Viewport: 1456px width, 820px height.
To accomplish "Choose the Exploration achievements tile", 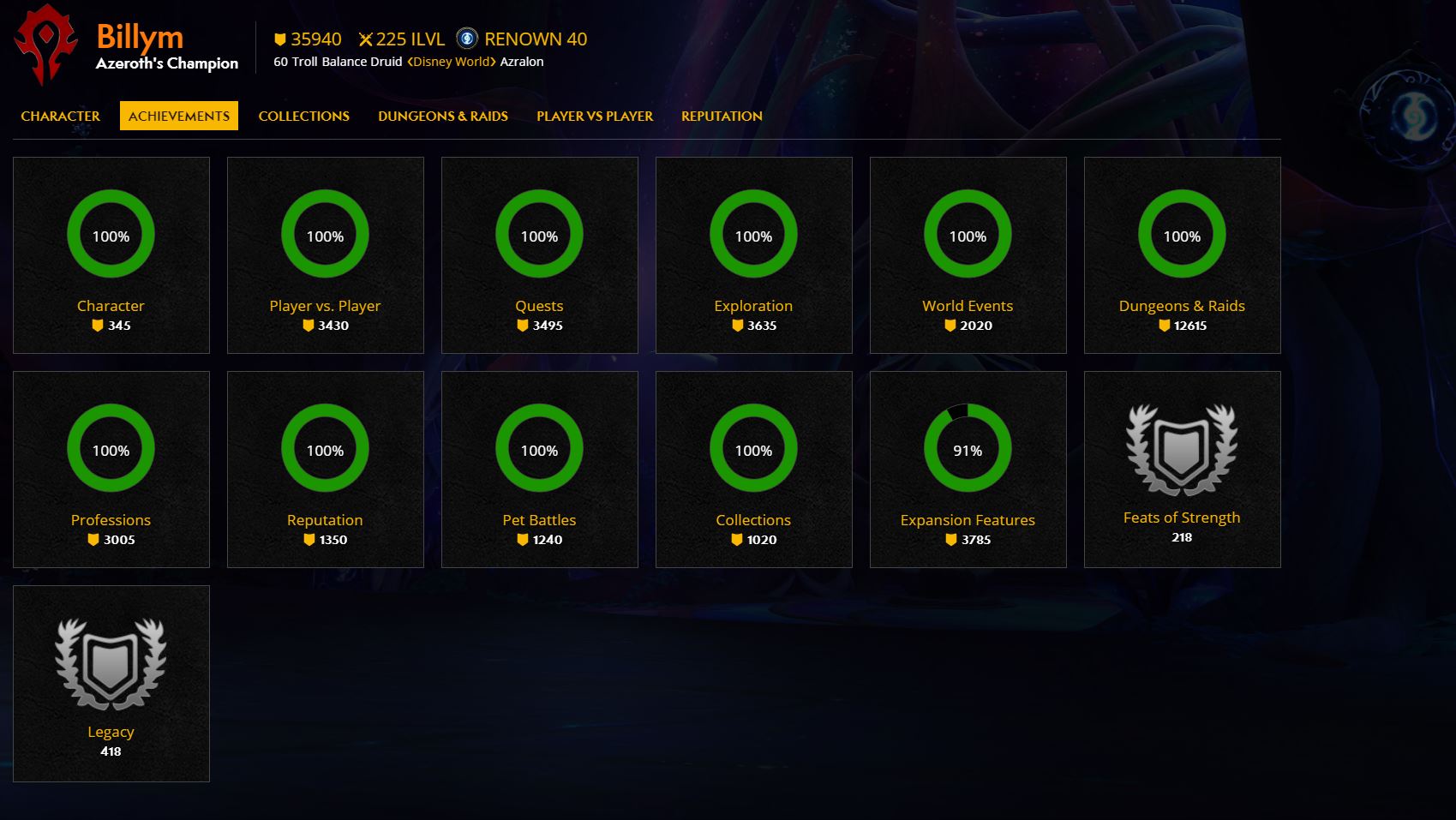I will coord(754,255).
